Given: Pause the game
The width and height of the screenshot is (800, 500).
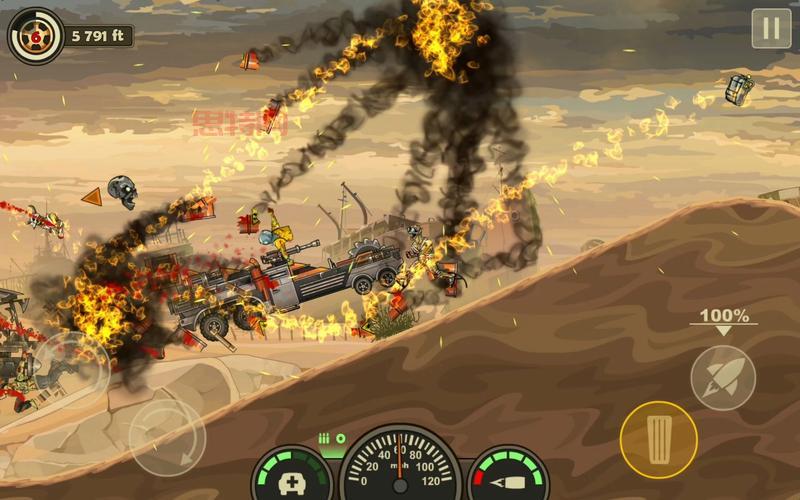Looking at the screenshot, I should click(771, 28).
